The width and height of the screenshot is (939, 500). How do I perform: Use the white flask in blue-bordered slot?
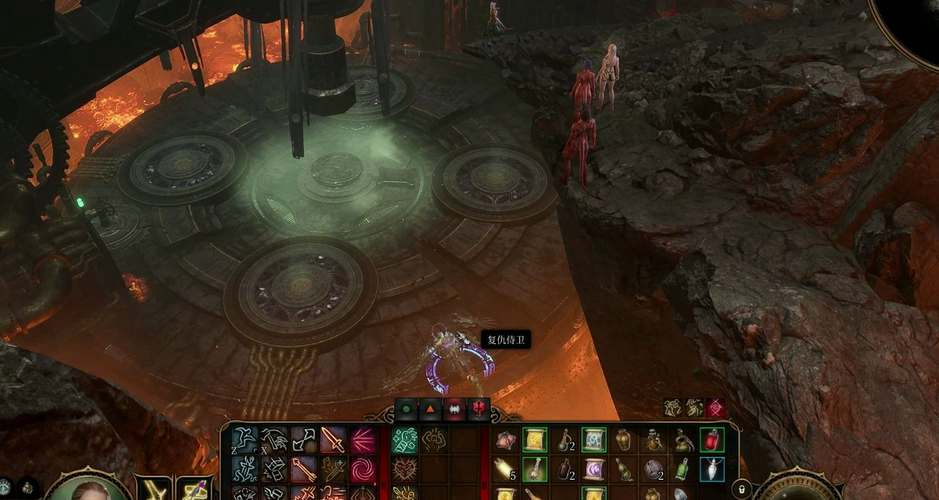click(712, 468)
